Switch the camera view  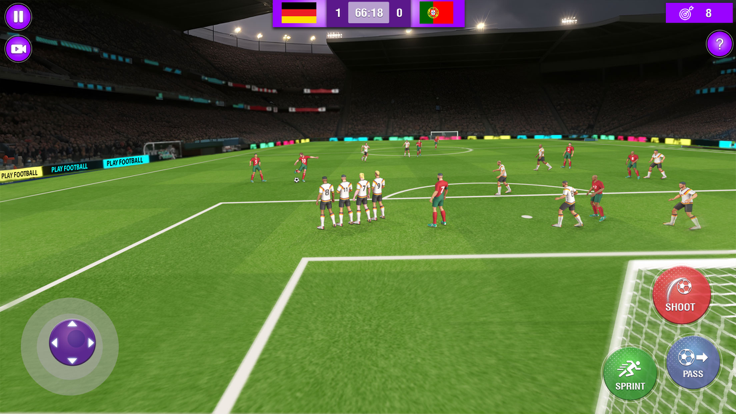click(18, 48)
